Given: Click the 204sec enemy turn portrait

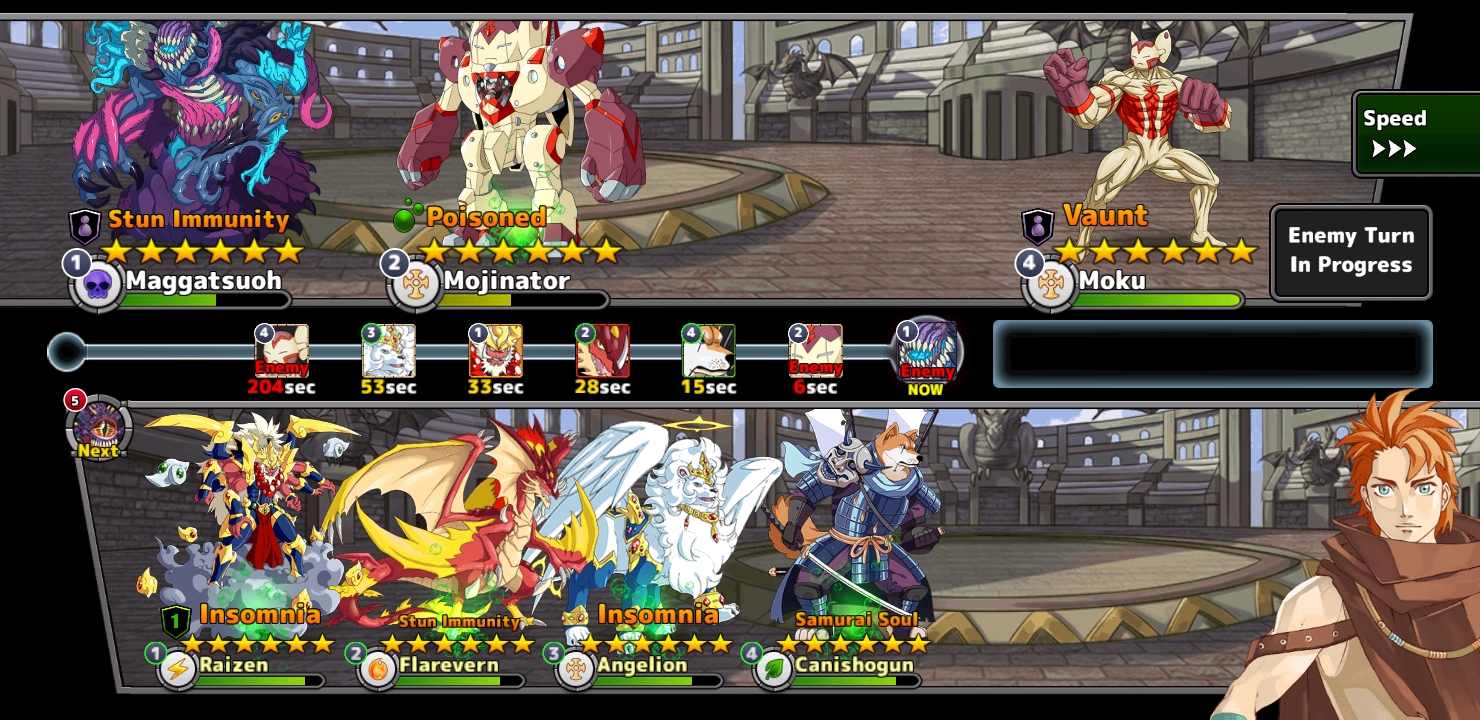Looking at the screenshot, I should [x=282, y=352].
